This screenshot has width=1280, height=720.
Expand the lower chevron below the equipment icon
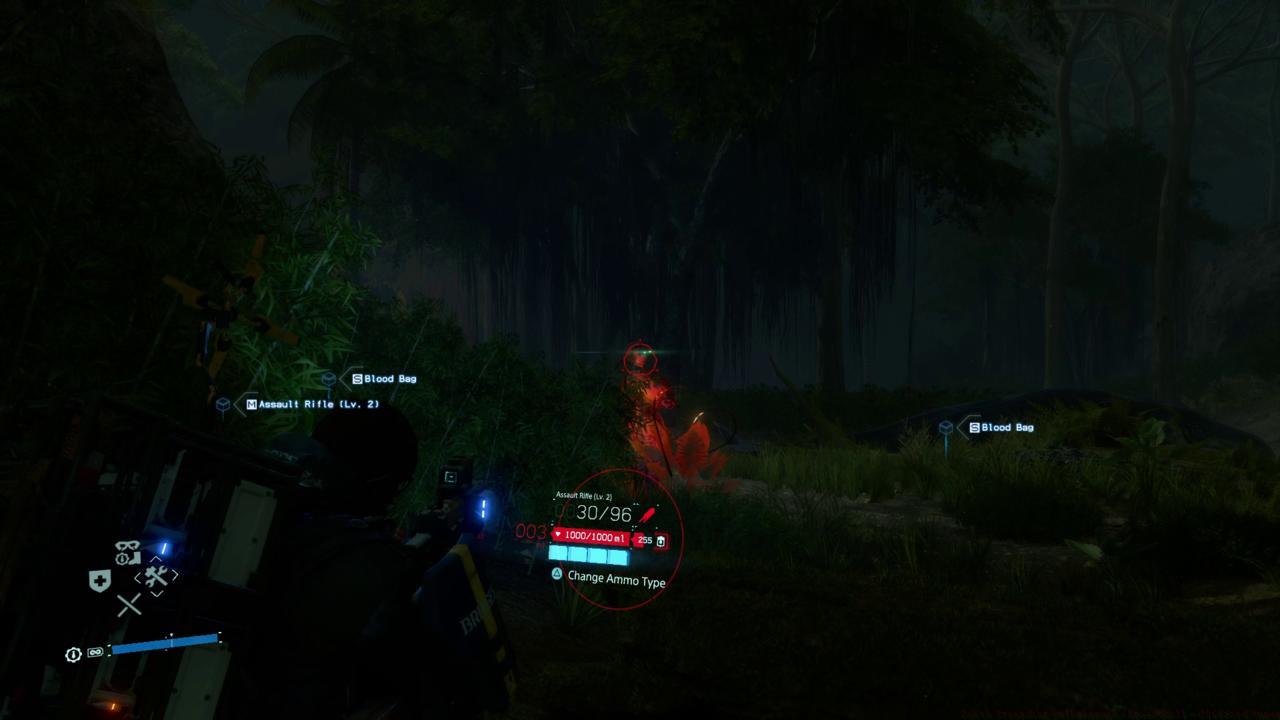point(158,592)
